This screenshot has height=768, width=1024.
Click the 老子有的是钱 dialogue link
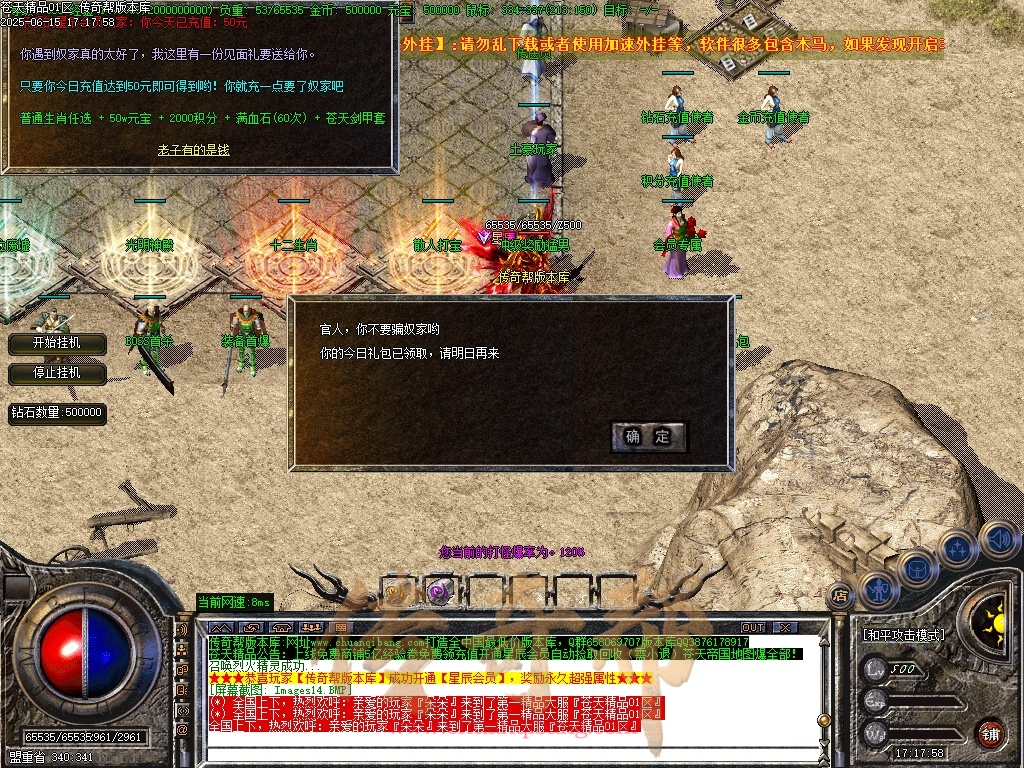(194, 149)
